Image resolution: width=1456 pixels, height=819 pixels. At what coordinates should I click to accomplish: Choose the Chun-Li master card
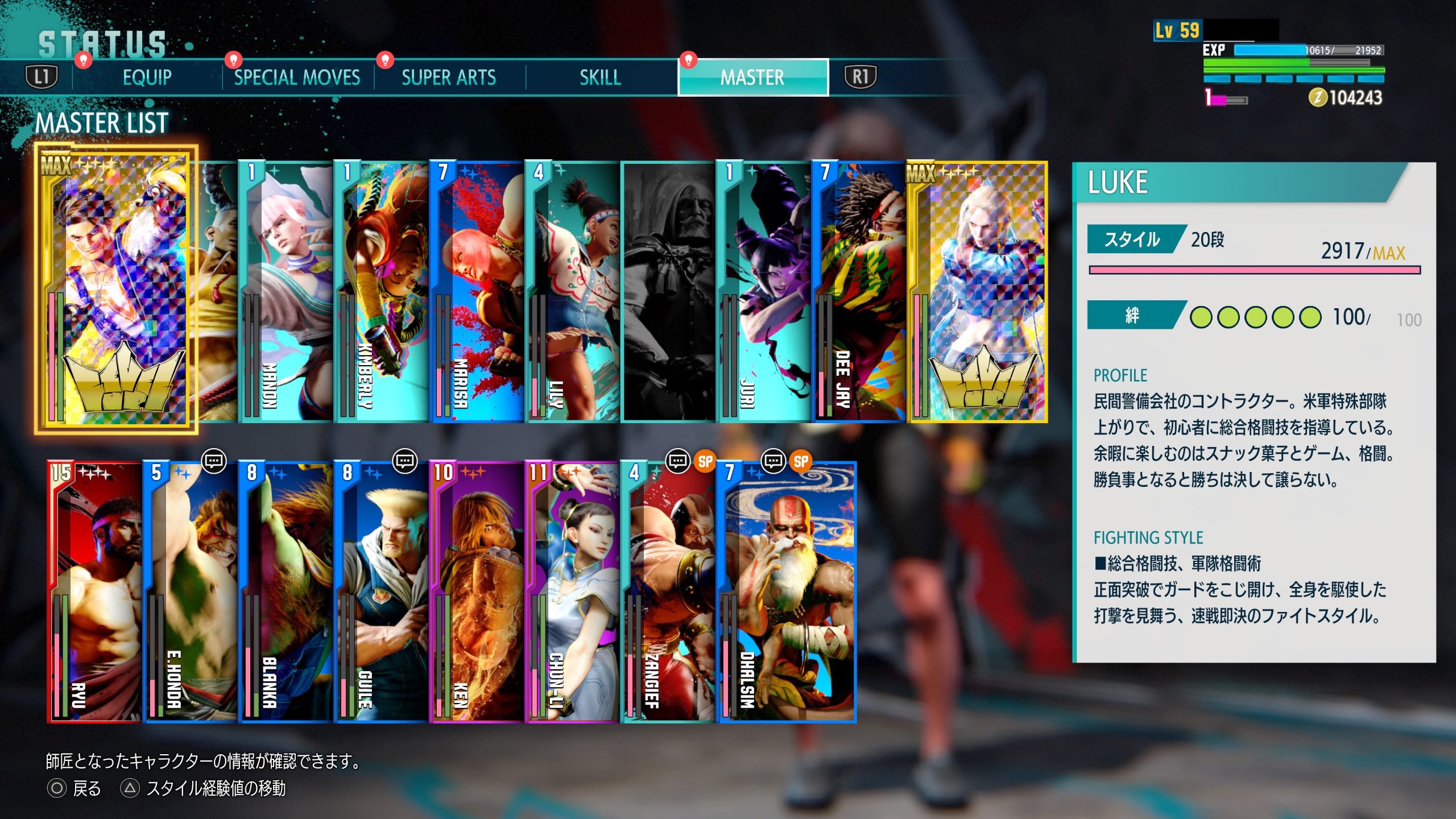(572, 591)
